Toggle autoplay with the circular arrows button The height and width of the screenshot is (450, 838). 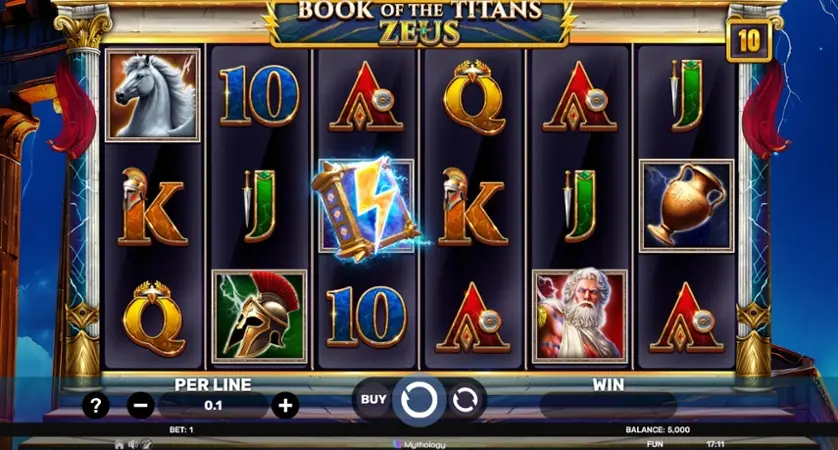pyautogui.click(x=465, y=401)
